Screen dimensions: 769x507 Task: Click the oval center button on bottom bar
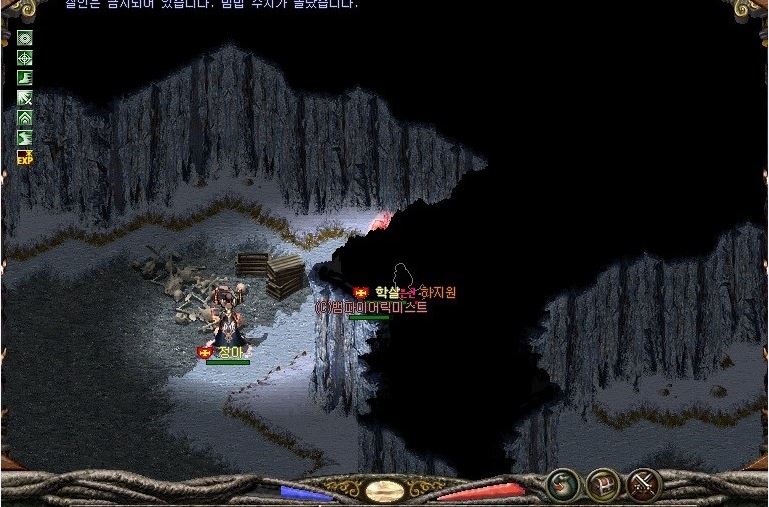(x=384, y=491)
